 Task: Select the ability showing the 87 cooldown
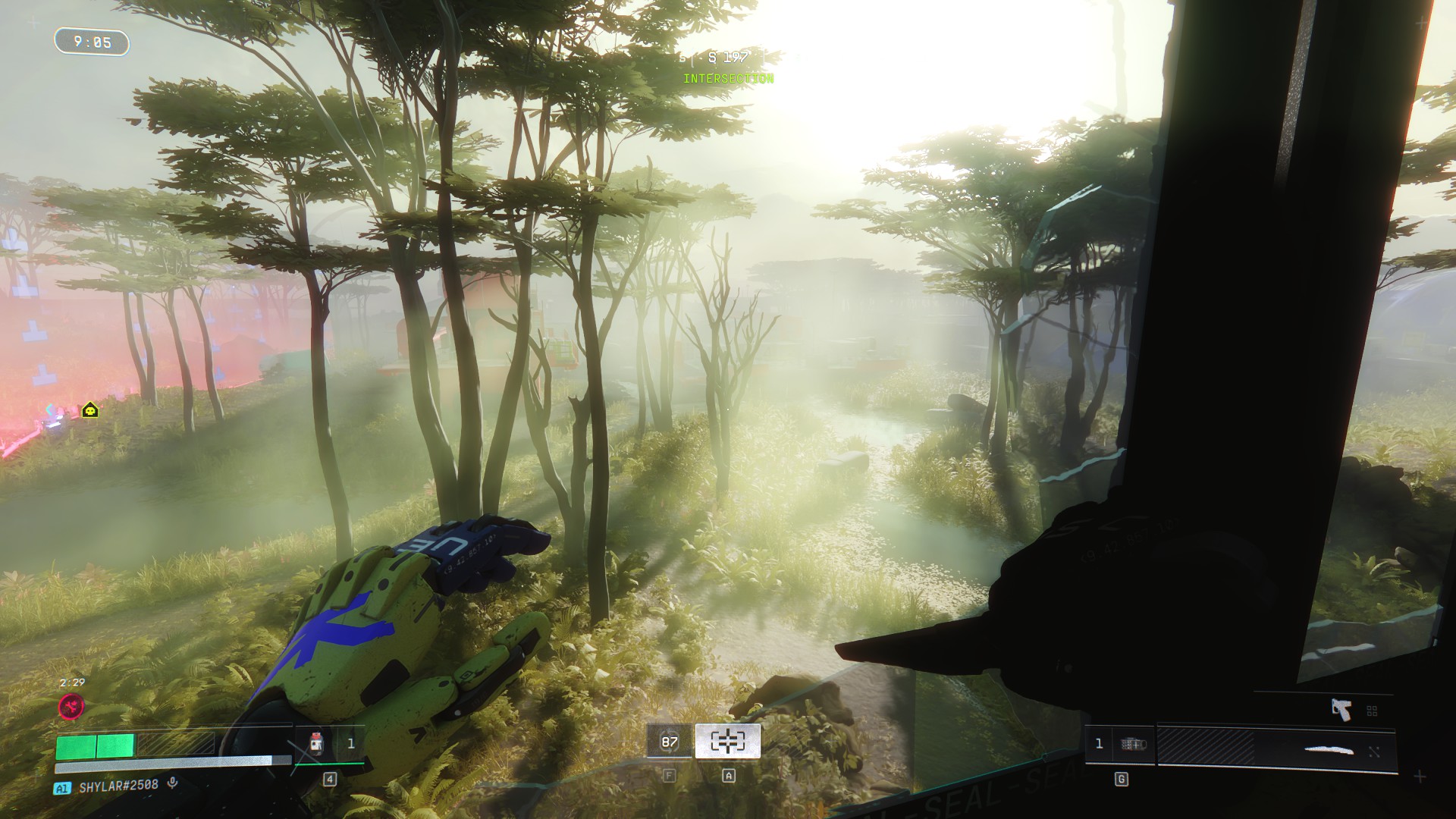(x=669, y=742)
